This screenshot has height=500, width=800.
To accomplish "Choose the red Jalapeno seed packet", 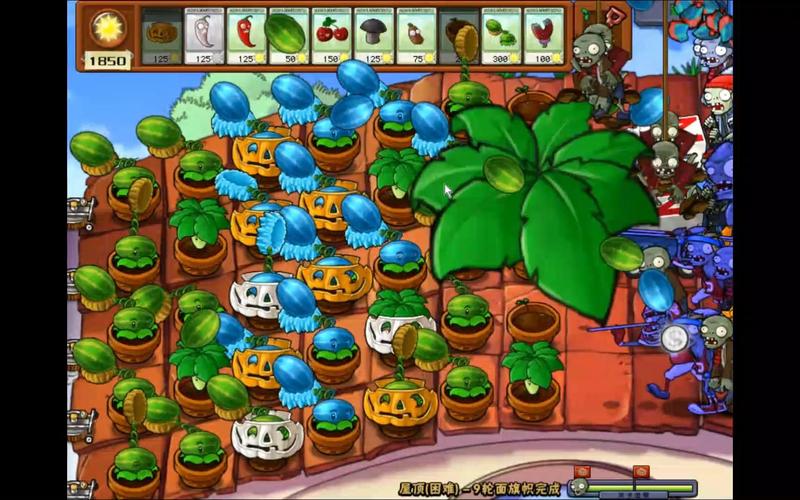I will tap(246, 38).
